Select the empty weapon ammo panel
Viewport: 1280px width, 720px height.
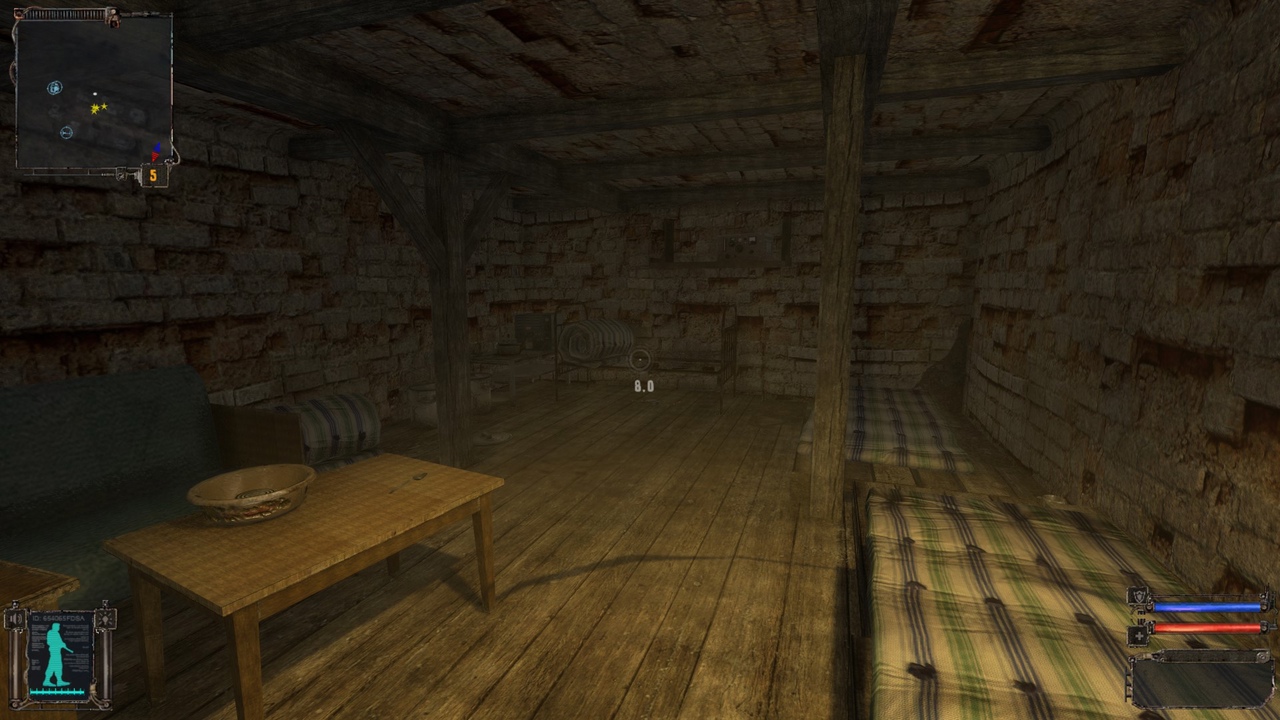click(x=1200, y=681)
